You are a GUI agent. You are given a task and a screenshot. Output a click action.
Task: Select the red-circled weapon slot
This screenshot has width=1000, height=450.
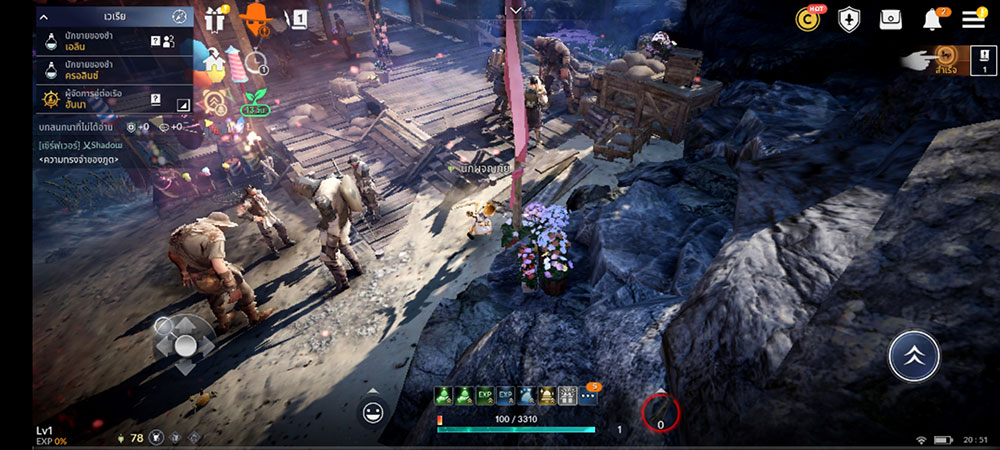click(660, 412)
